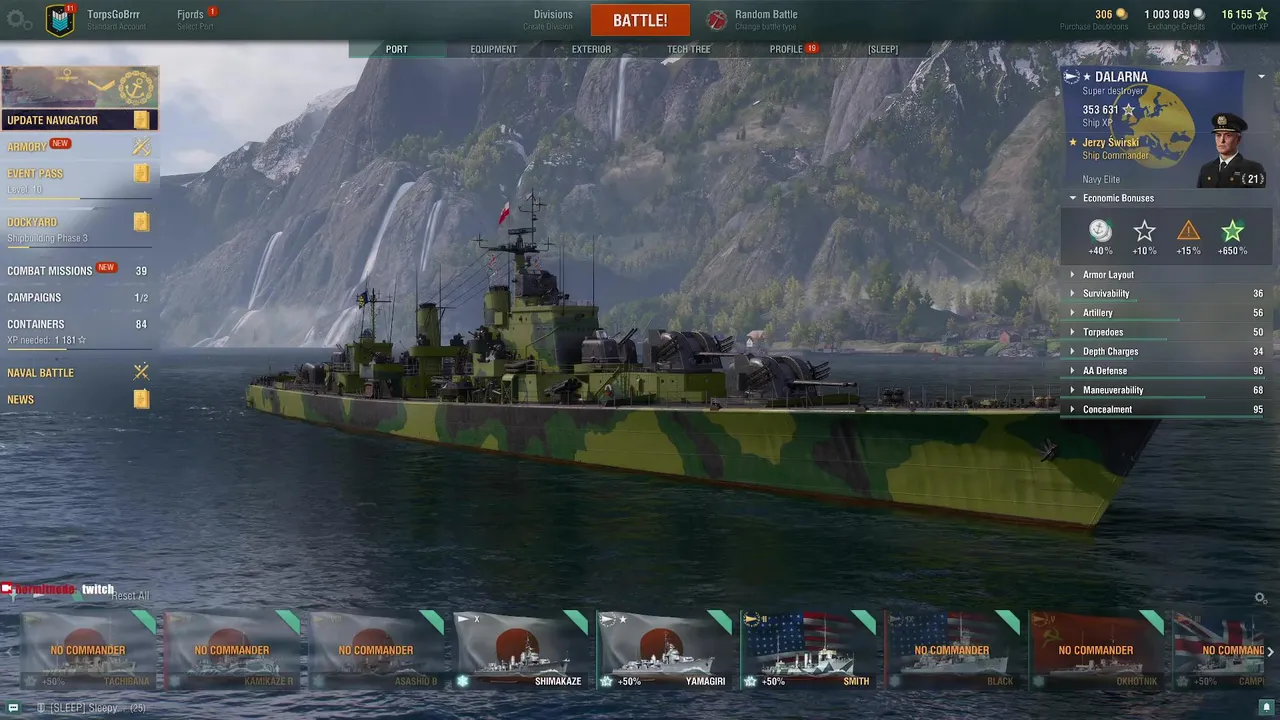Read the News entry
Screen dimensions: 1280x720
click(21, 400)
